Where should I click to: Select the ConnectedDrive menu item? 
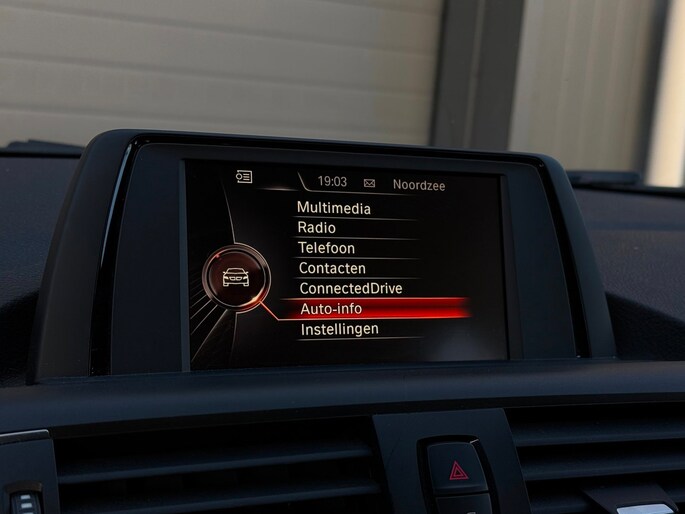350,288
